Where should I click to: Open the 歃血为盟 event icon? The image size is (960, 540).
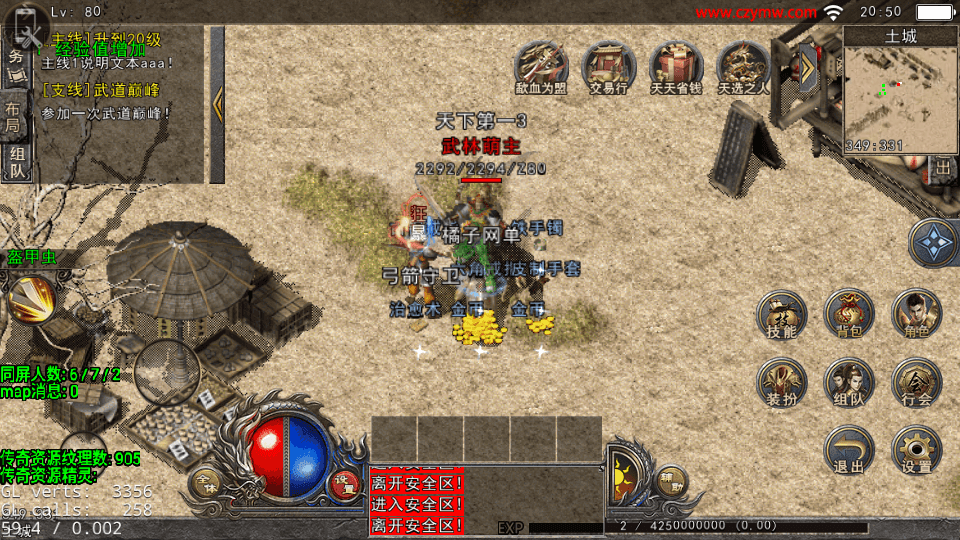[x=540, y=67]
